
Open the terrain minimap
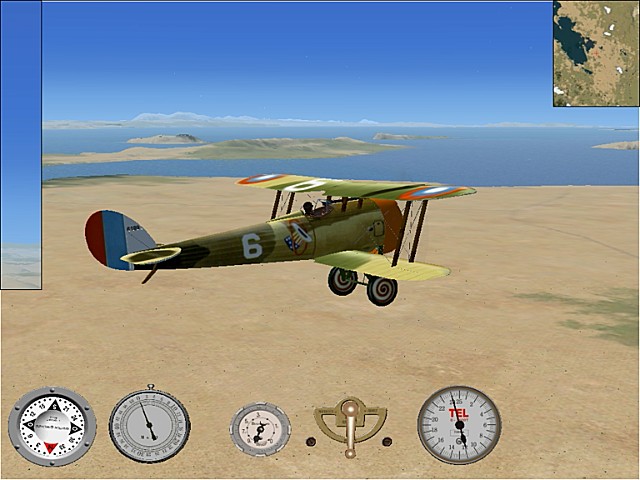[x=596, y=53]
